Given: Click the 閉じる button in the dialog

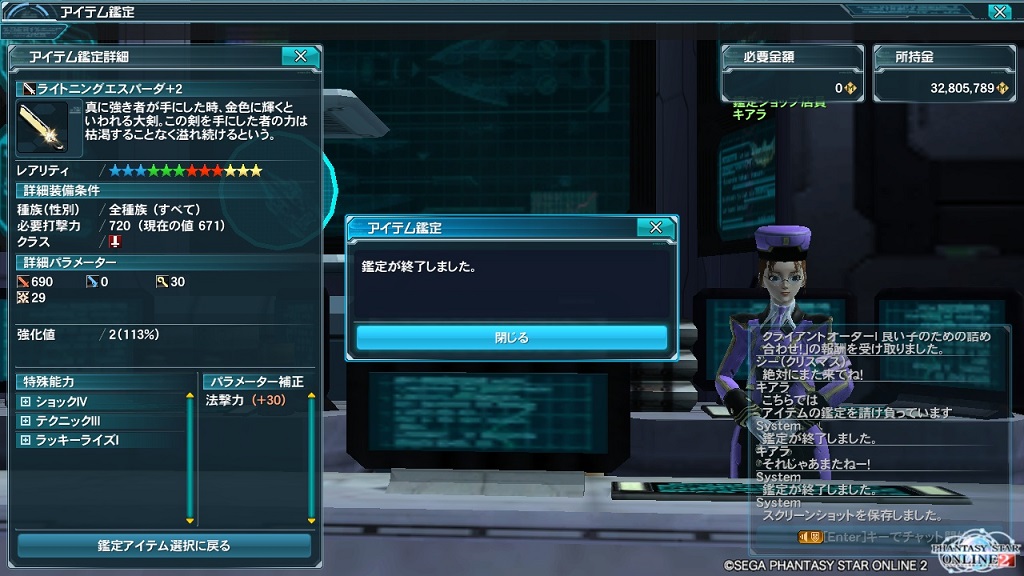Looking at the screenshot, I should [x=511, y=338].
